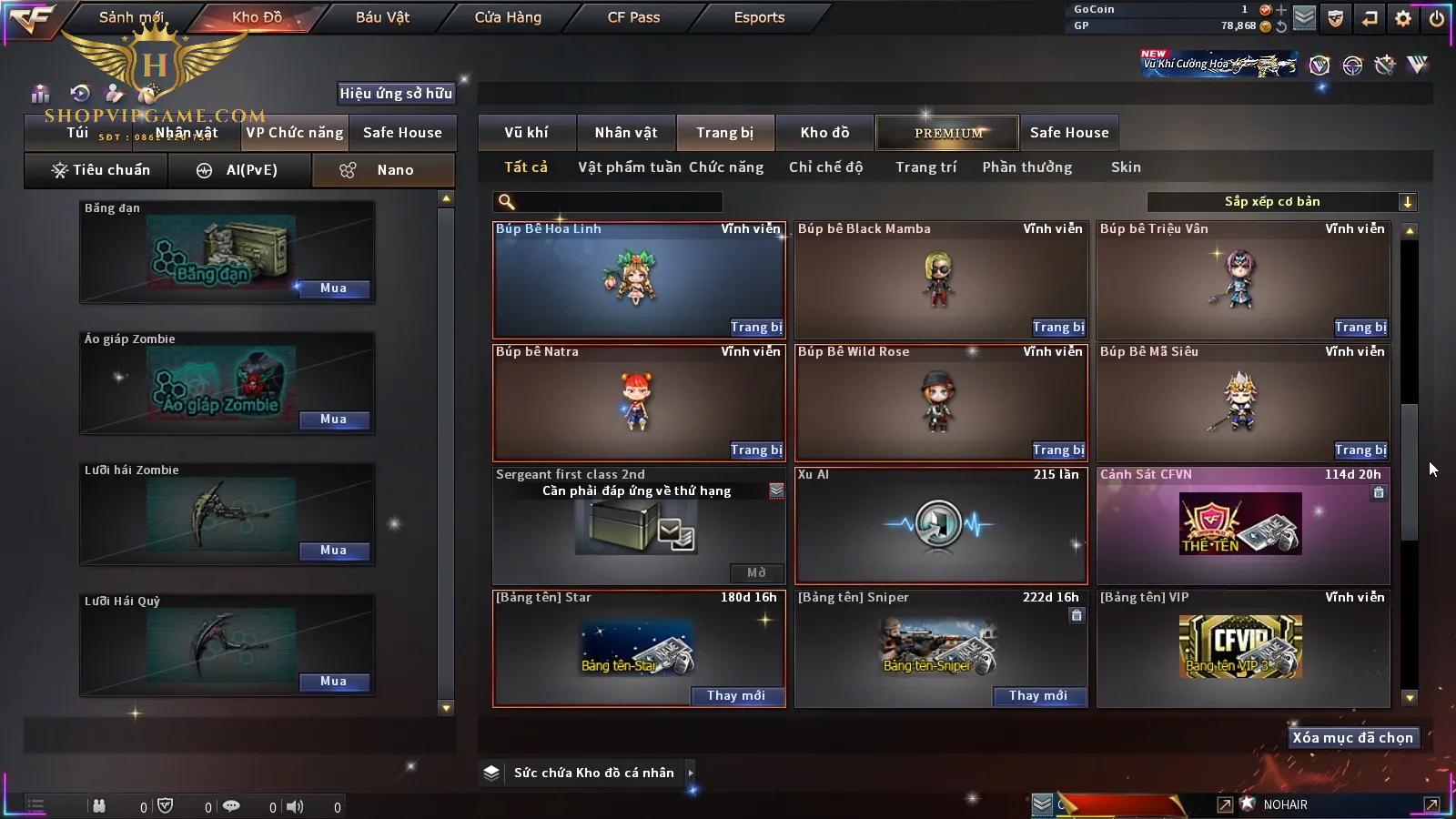Select the Búp Bê Hoa Linh item
Screen dimensions: 1456x819
pos(638,280)
